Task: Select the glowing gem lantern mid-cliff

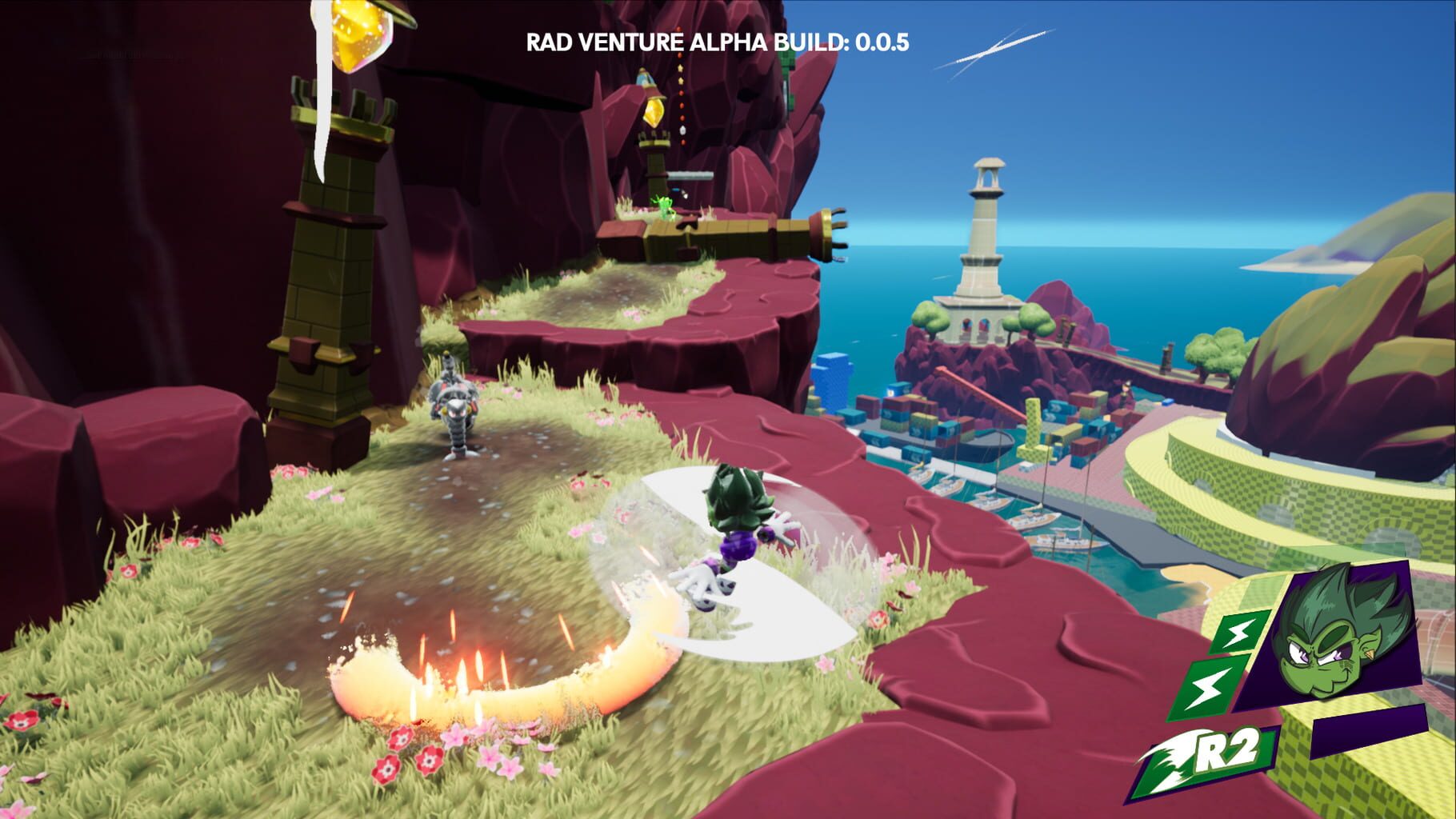Action: 654,110
